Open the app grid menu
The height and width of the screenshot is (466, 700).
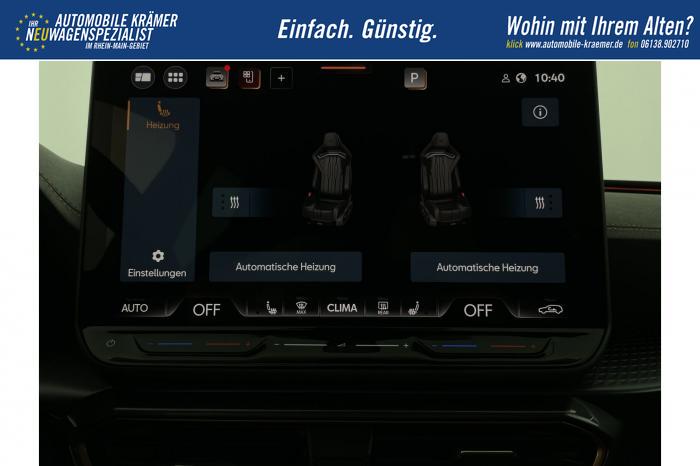coord(176,77)
